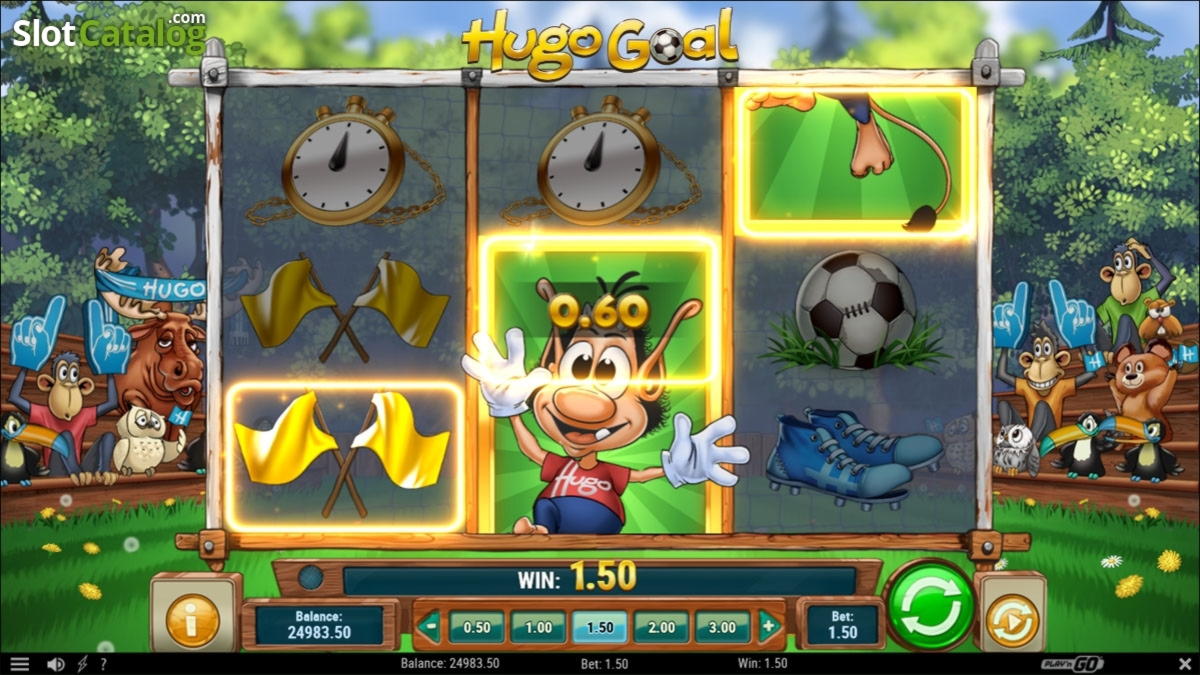Choose the 1.00 bet value
The width and height of the screenshot is (1200, 675).
[x=538, y=627]
